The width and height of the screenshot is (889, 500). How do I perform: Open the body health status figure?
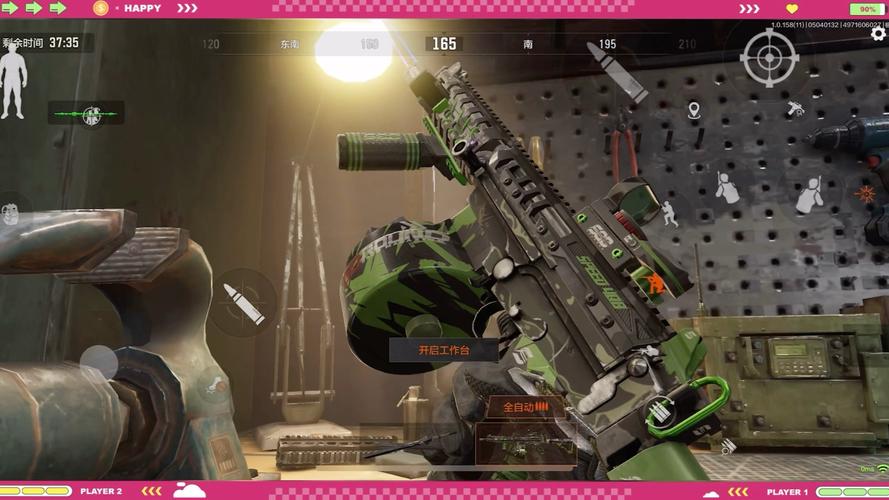pyautogui.click(x=13, y=84)
